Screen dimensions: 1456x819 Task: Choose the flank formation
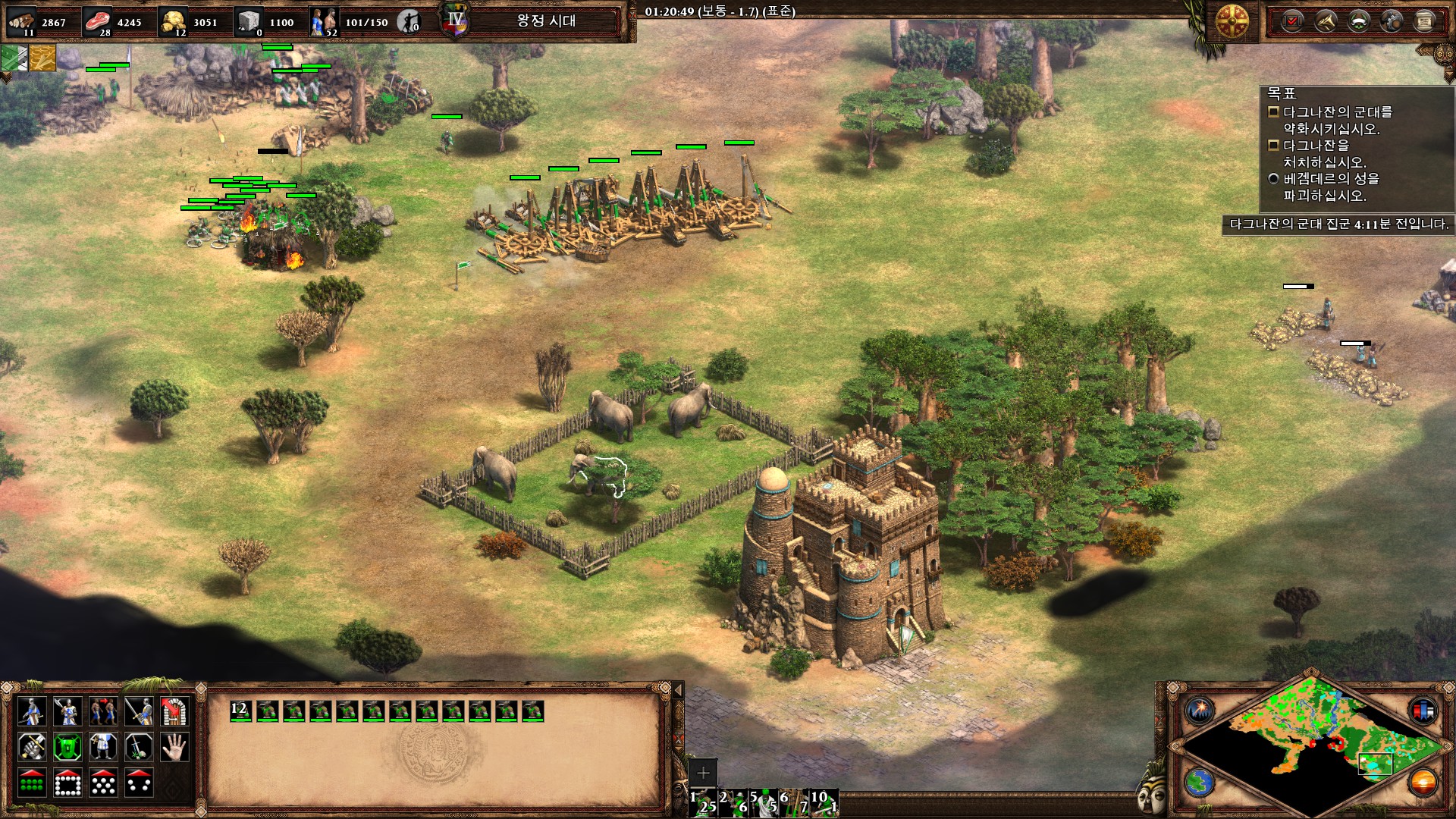click(139, 783)
